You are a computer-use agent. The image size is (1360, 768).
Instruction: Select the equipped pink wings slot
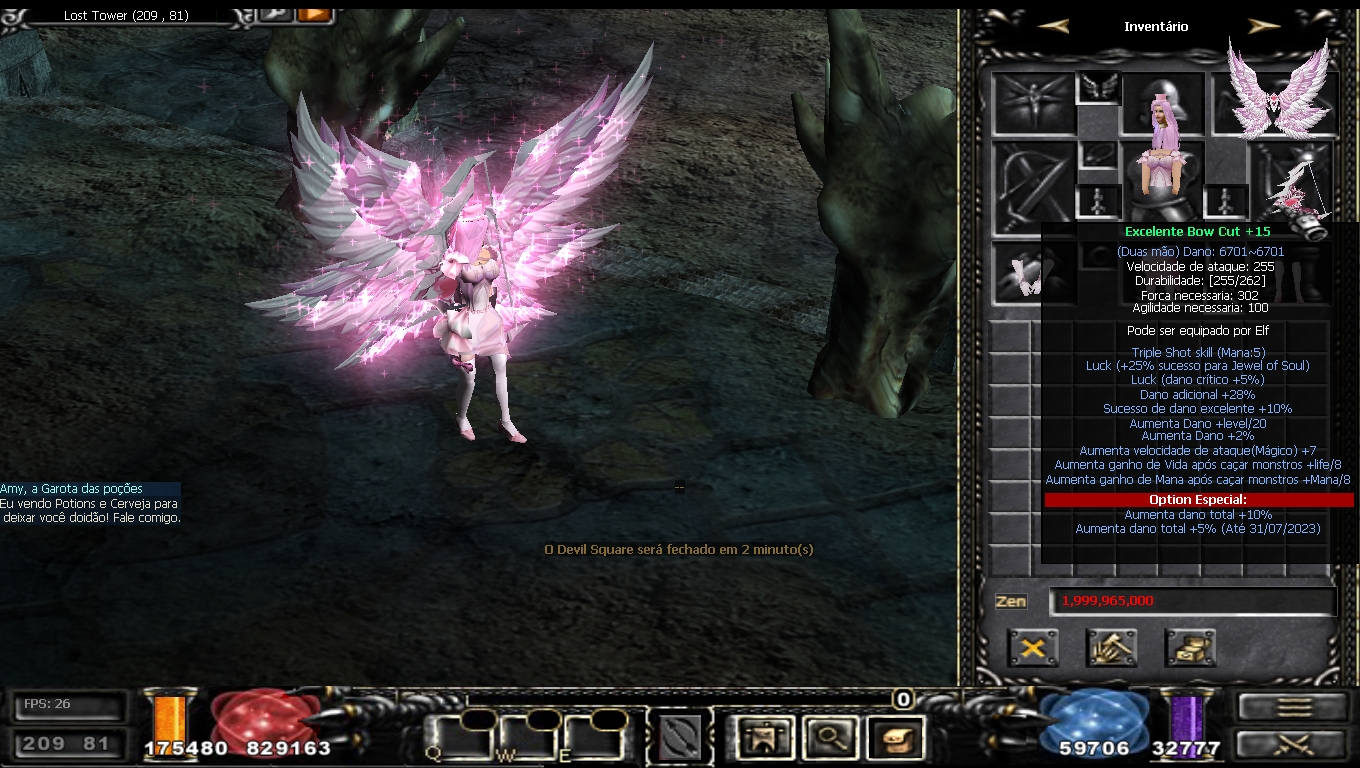coord(1277,97)
